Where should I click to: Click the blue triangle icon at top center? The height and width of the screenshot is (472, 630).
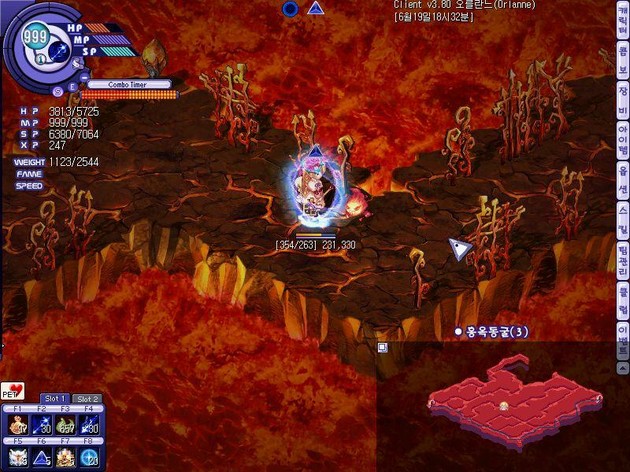tap(316, 8)
